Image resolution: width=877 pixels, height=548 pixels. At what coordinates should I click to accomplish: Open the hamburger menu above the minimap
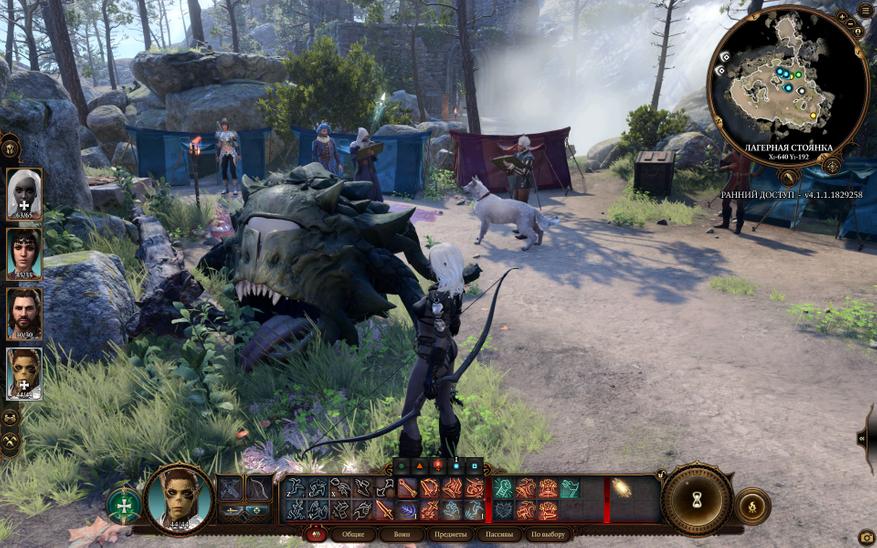click(x=864, y=12)
